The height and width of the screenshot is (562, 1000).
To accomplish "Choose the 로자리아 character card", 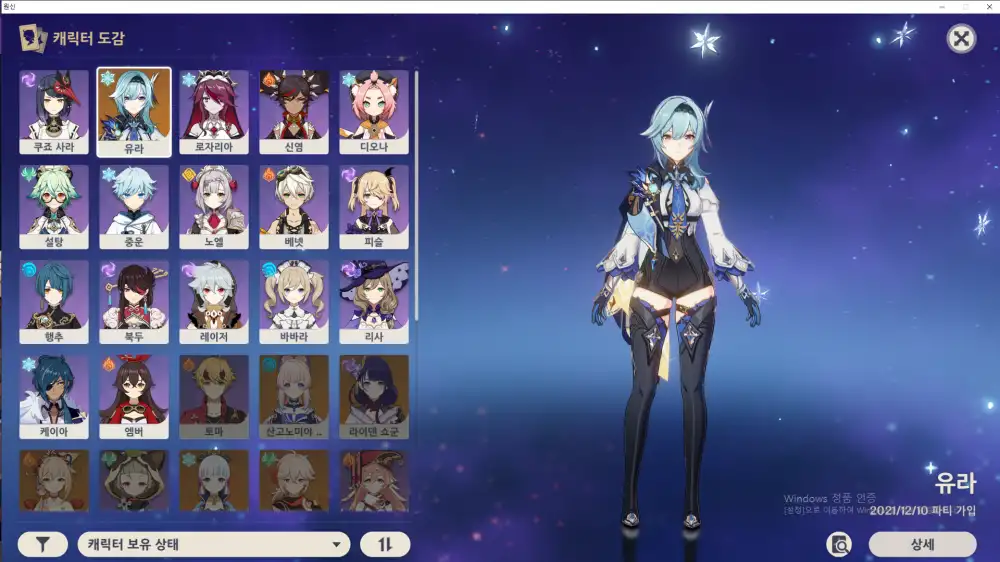I will (x=214, y=112).
